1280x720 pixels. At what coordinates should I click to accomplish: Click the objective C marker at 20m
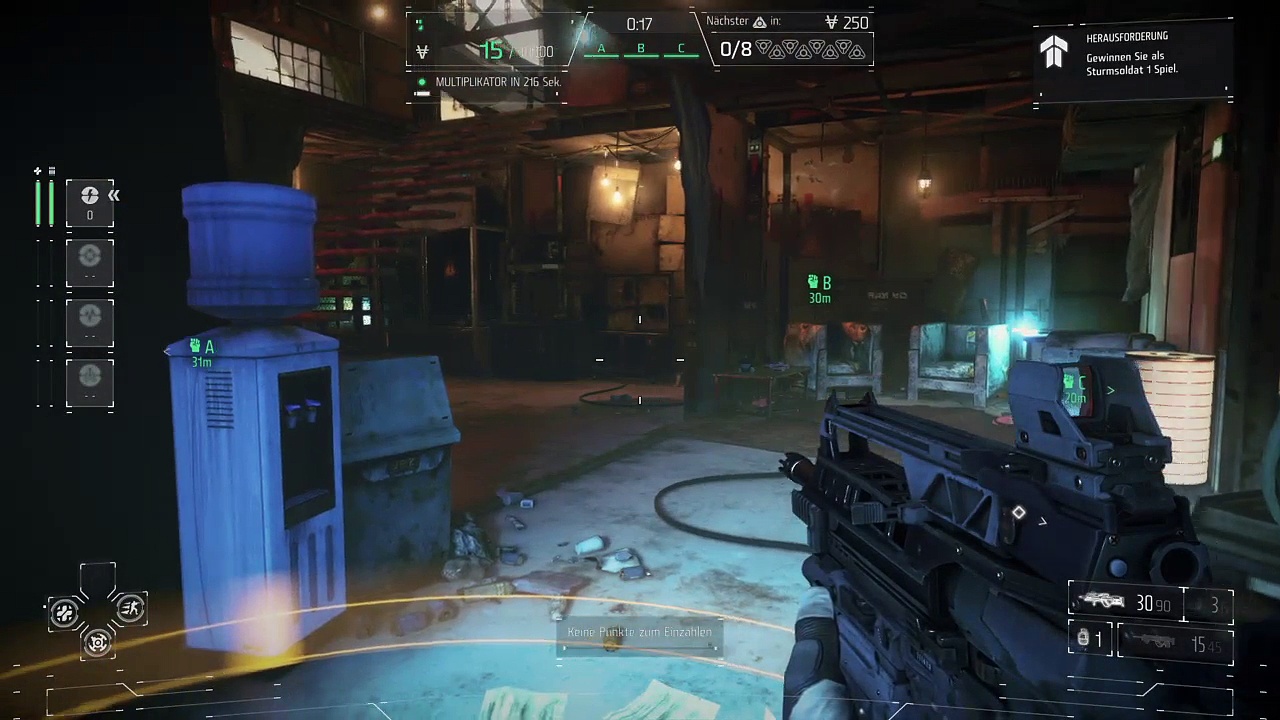click(x=1075, y=389)
